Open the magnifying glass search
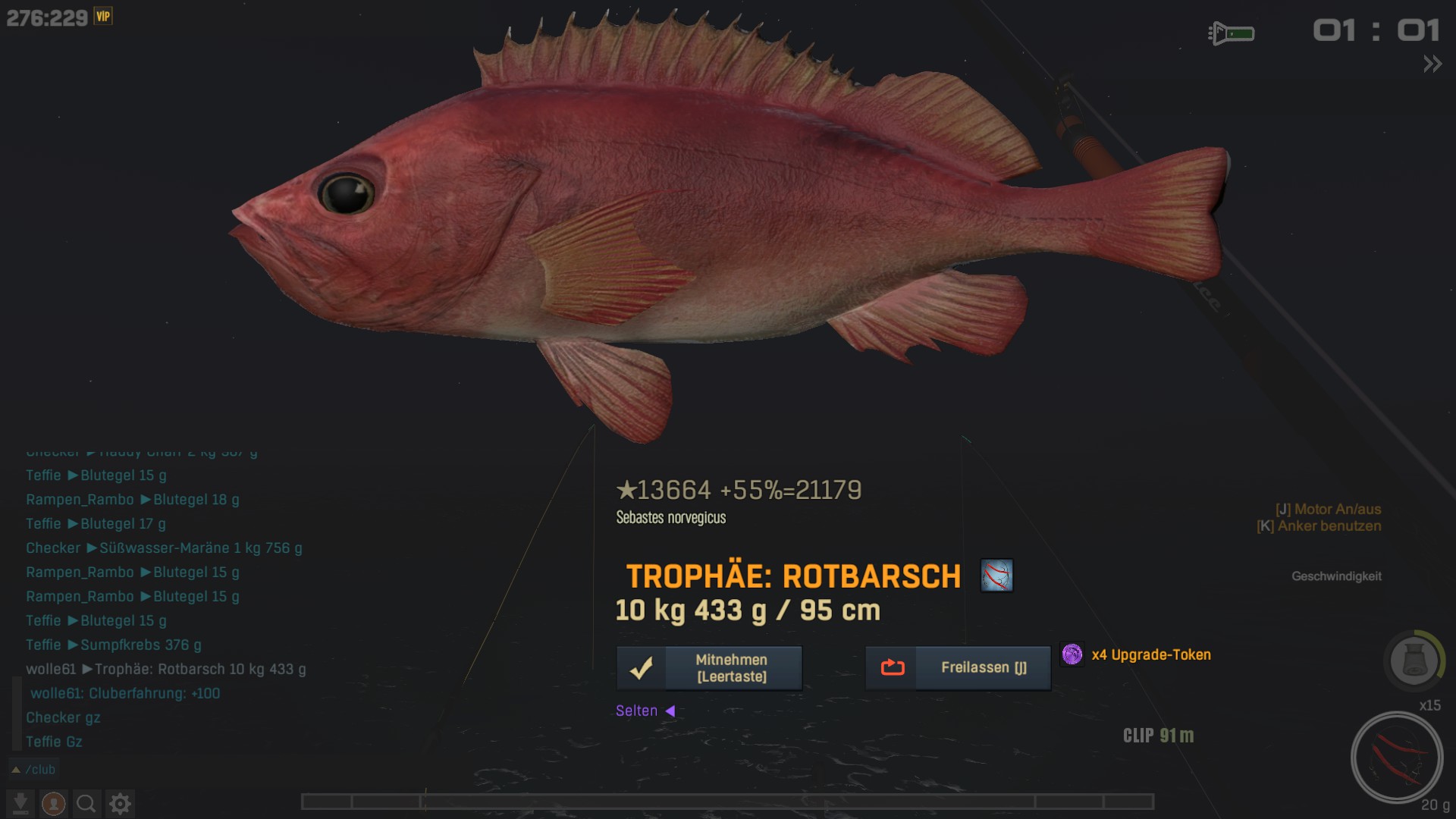This screenshot has width=1456, height=819. 86,803
